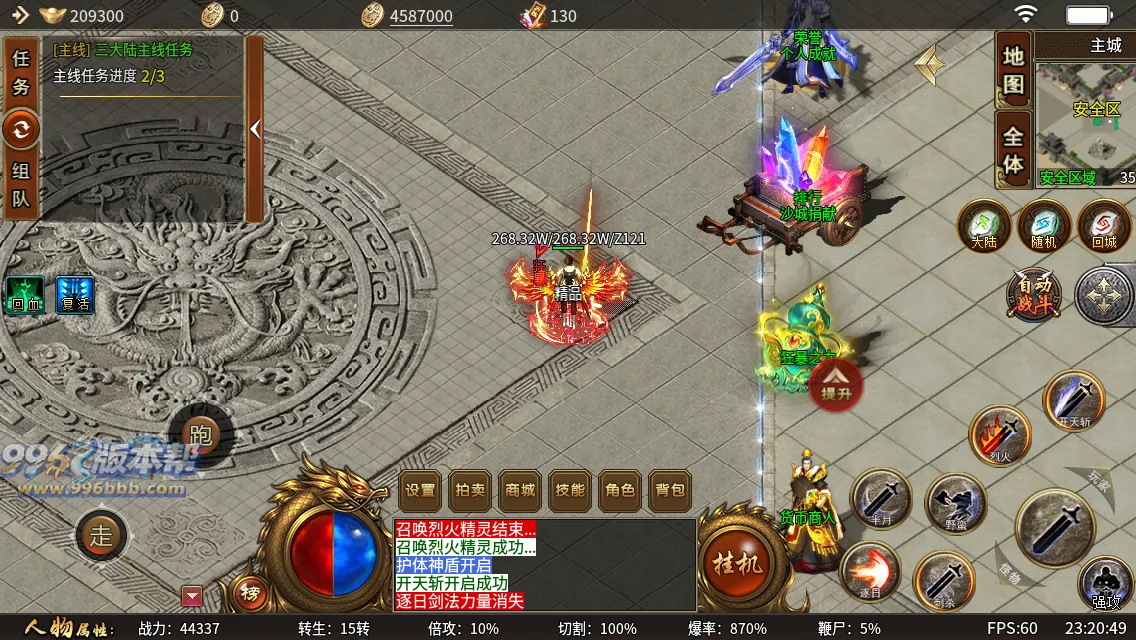Activate the 烈火 flame sword skill
This screenshot has width=1136, height=640.
pyautogui.click(x=1000, y=435)
